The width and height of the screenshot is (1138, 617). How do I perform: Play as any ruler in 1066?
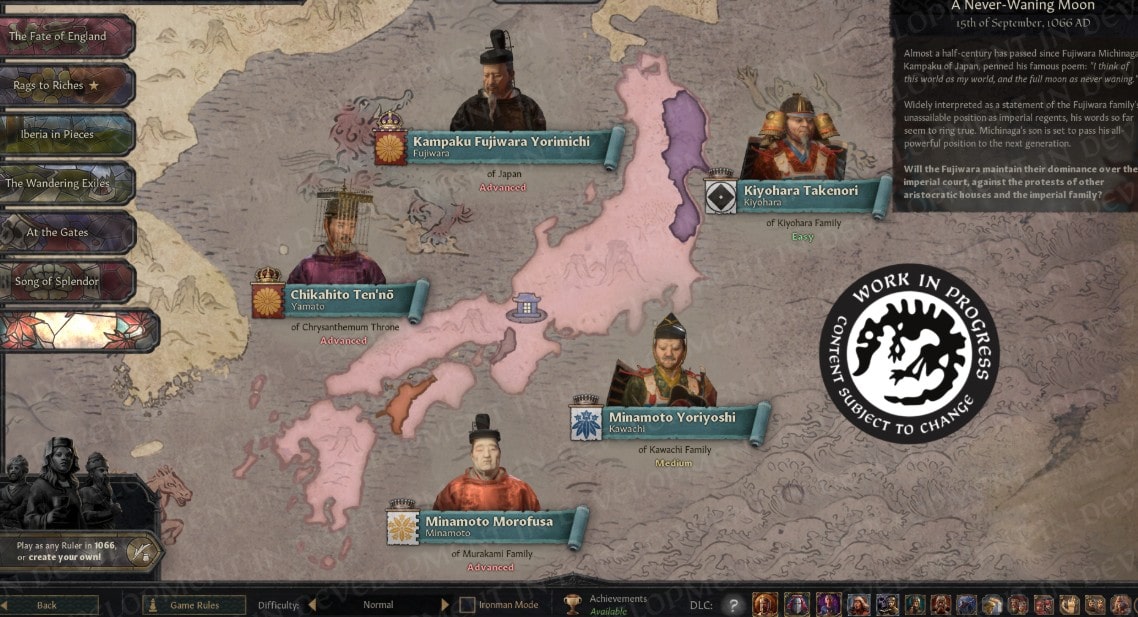click(80, 551)
